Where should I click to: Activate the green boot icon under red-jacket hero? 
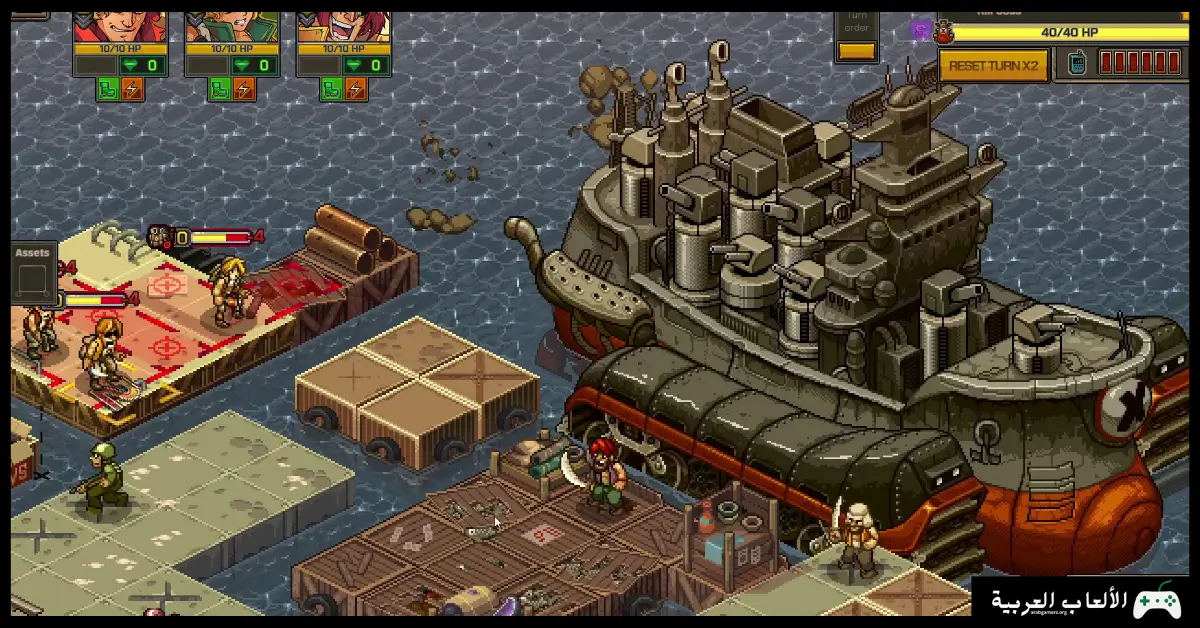(108, 90)
